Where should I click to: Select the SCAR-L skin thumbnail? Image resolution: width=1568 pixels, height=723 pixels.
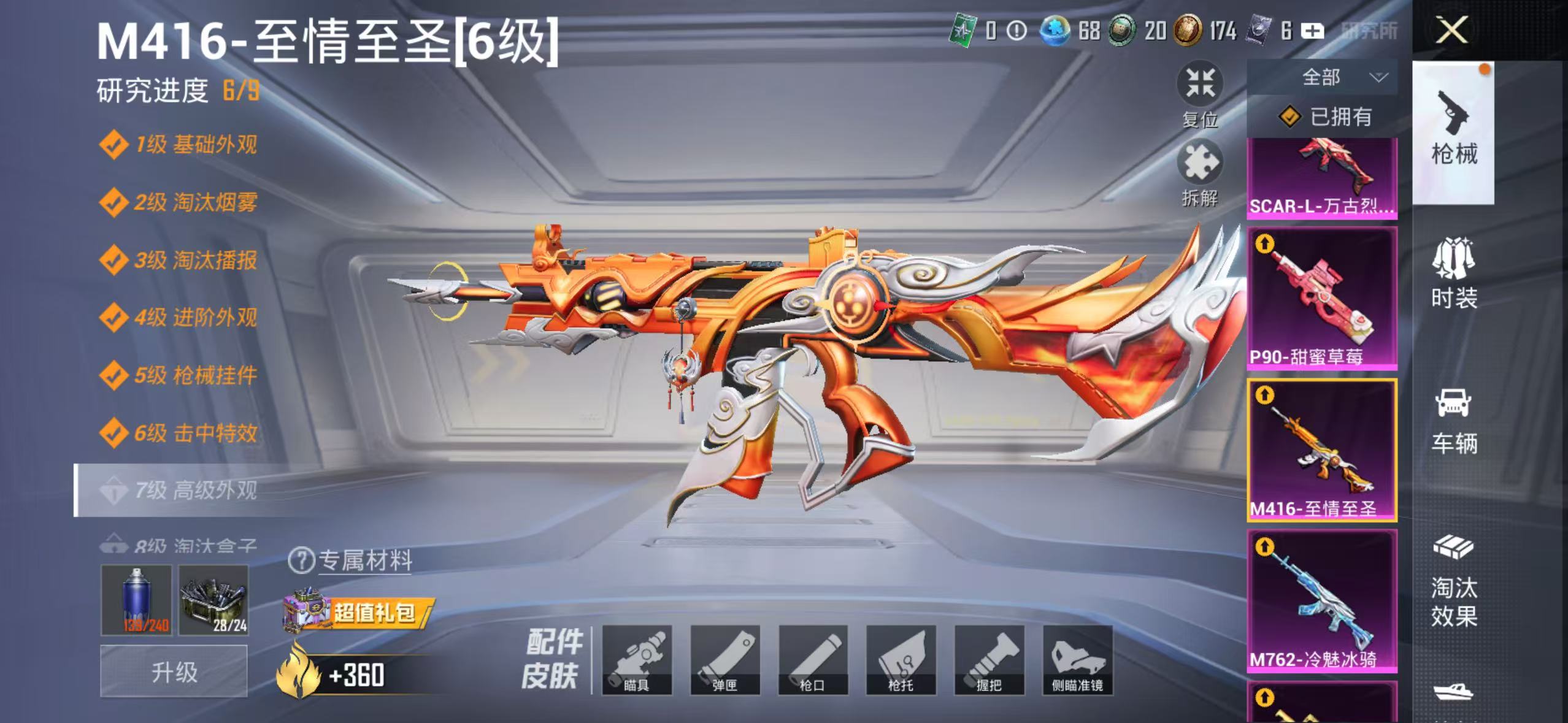point(1323,178)
